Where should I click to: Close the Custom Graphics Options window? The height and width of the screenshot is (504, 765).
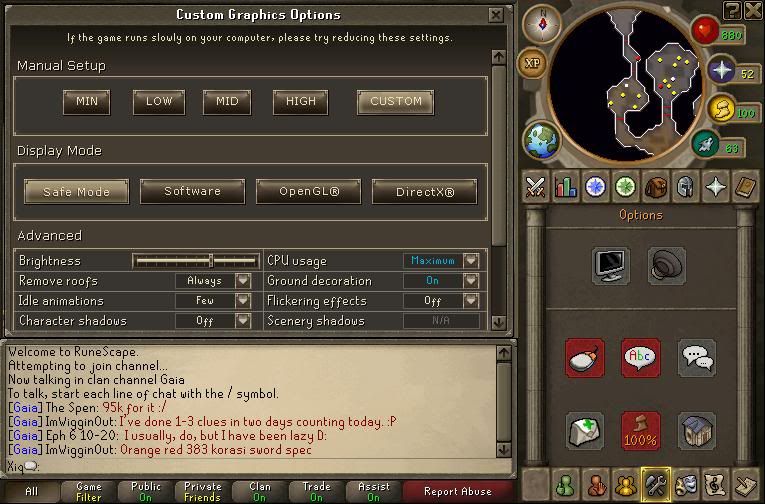point(496,15)
